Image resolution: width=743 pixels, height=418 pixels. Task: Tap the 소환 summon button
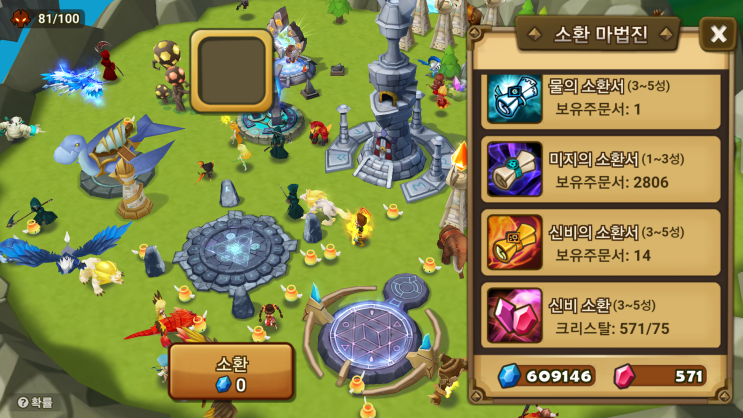pos(231,372)
